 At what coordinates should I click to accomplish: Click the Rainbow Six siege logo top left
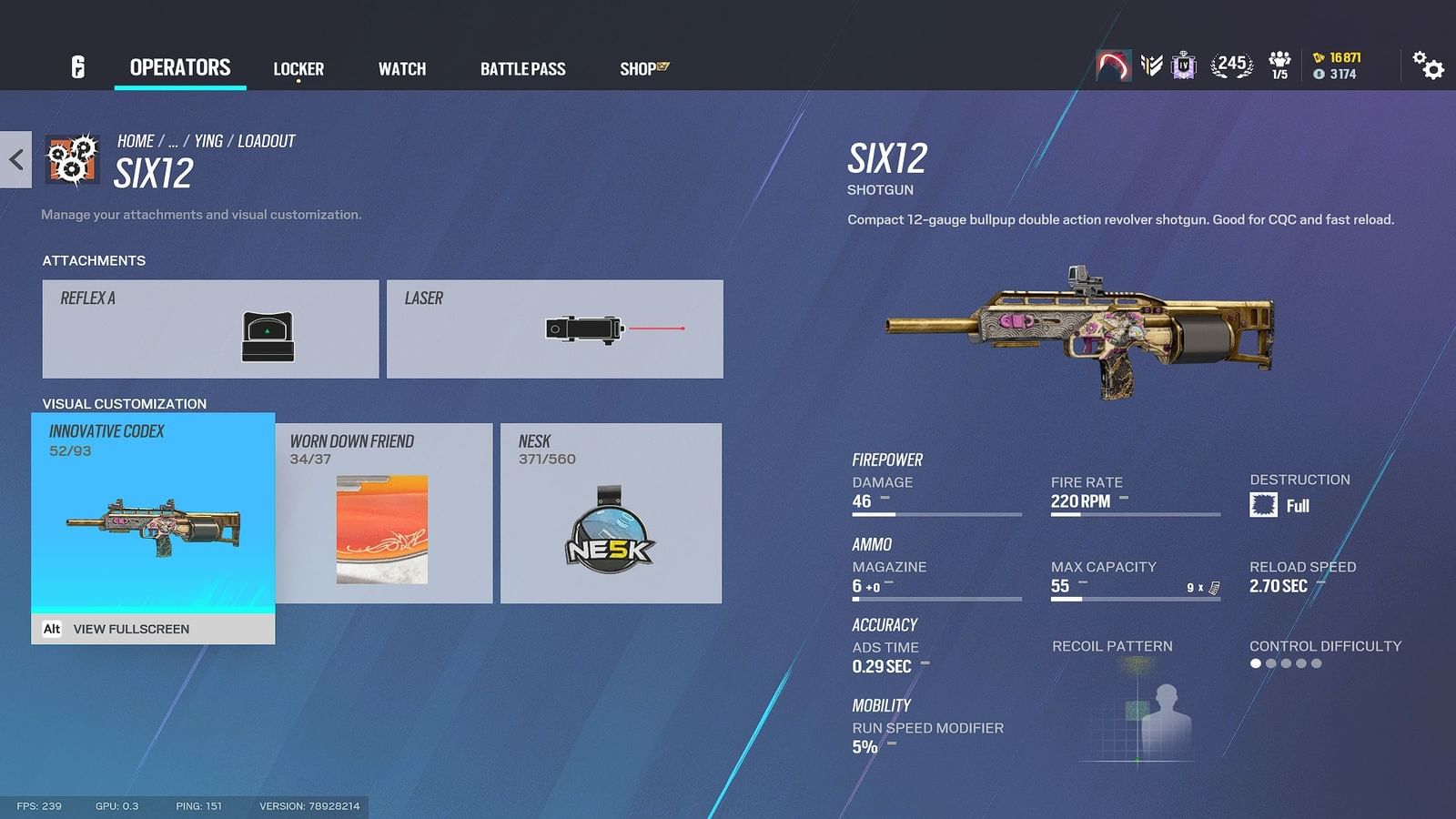pyautogui.click(x=76, y=68)
